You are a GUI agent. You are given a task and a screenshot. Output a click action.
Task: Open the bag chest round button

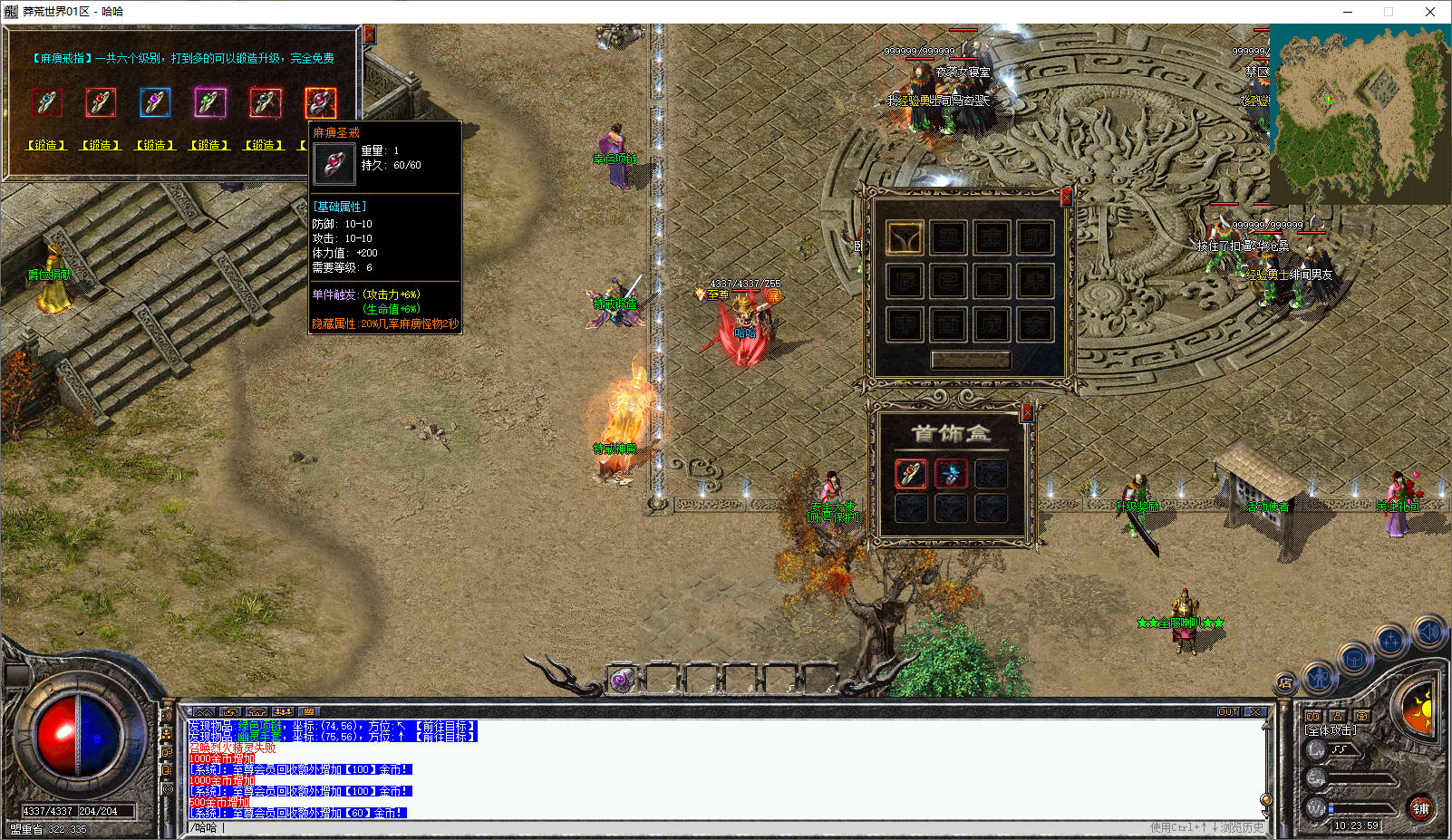coord(1354,659)
